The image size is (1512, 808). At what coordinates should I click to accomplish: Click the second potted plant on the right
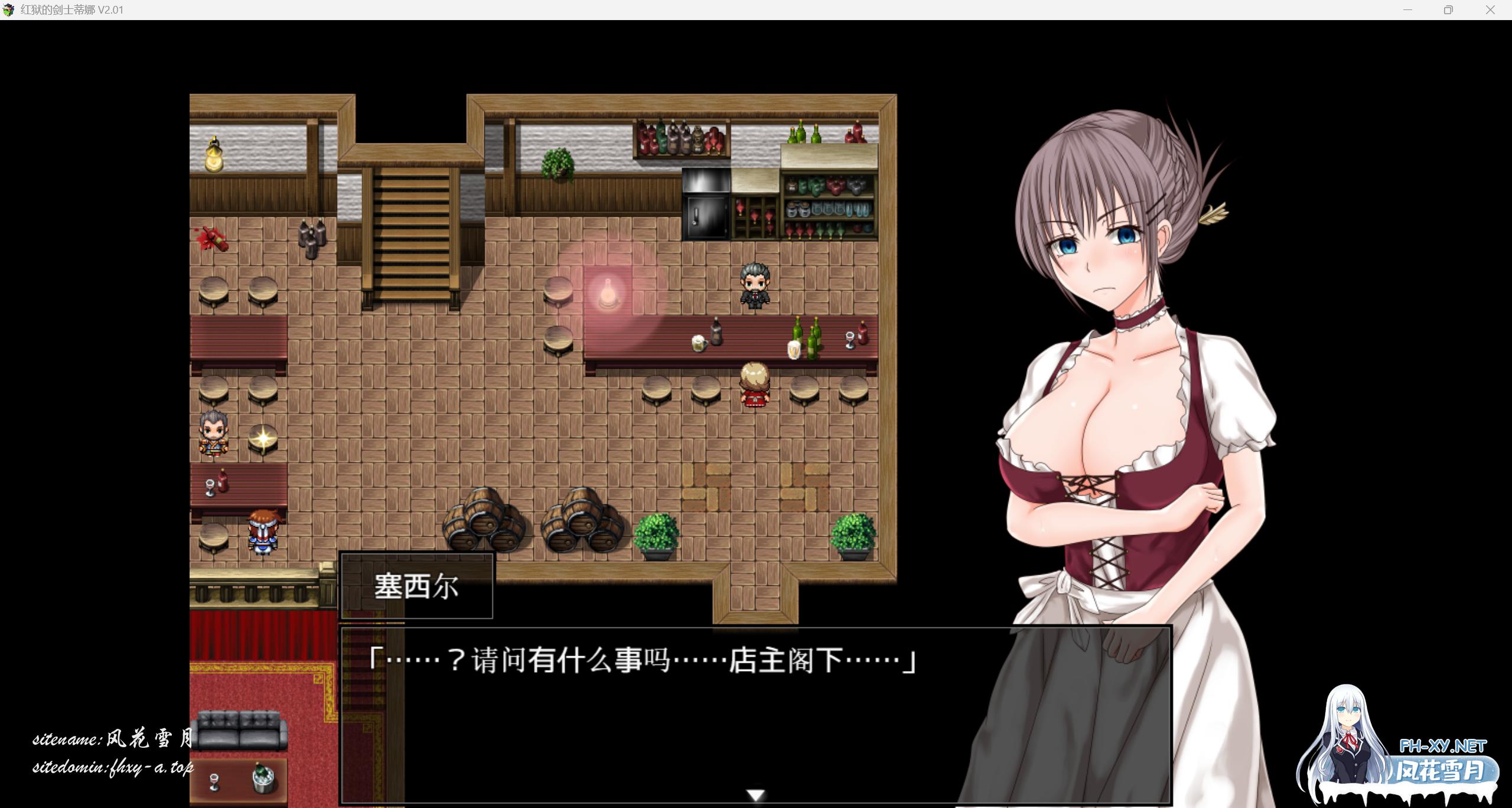click(x=852, y=535)
